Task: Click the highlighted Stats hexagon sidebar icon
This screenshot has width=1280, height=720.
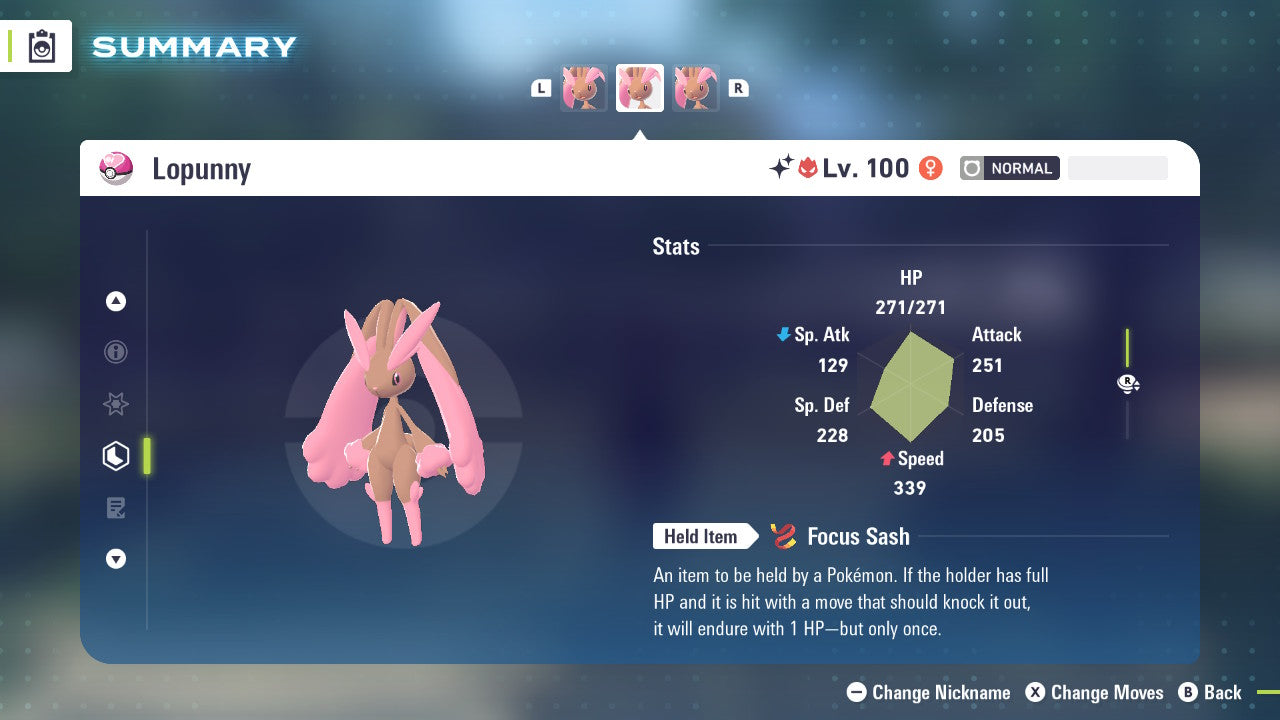Action: tap(116, 456)
